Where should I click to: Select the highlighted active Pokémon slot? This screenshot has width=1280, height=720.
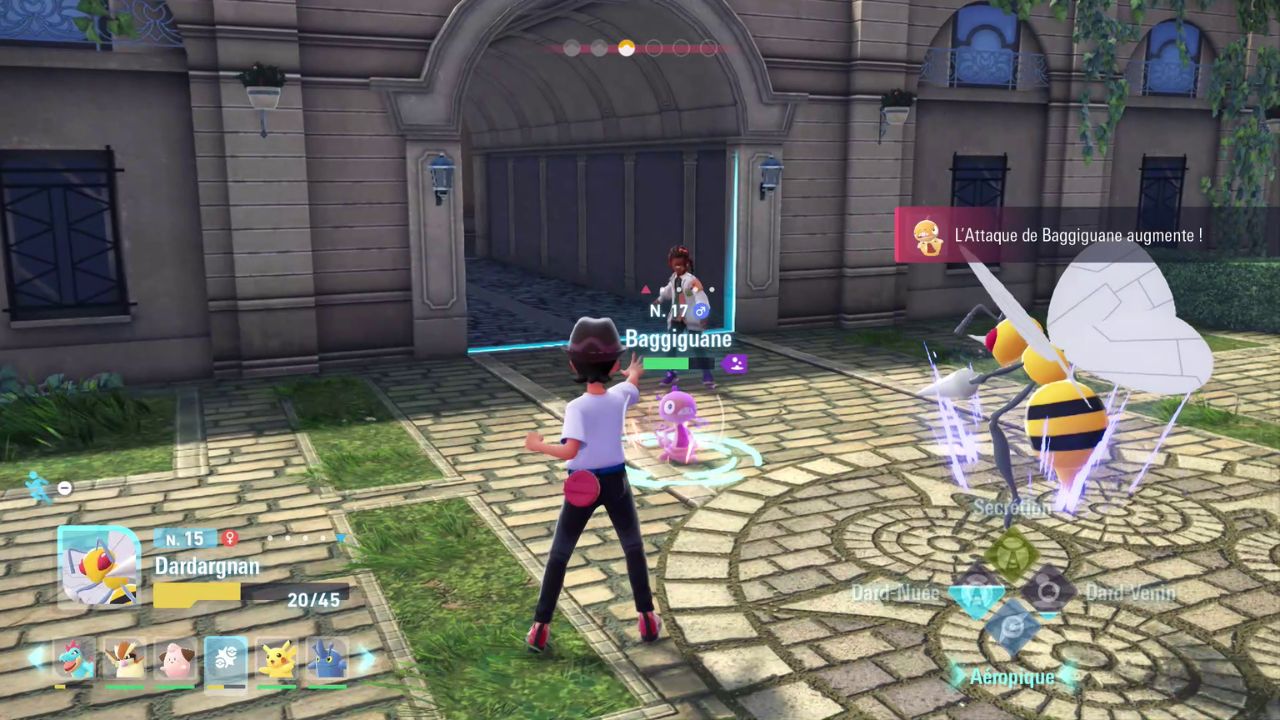point(226,660)
